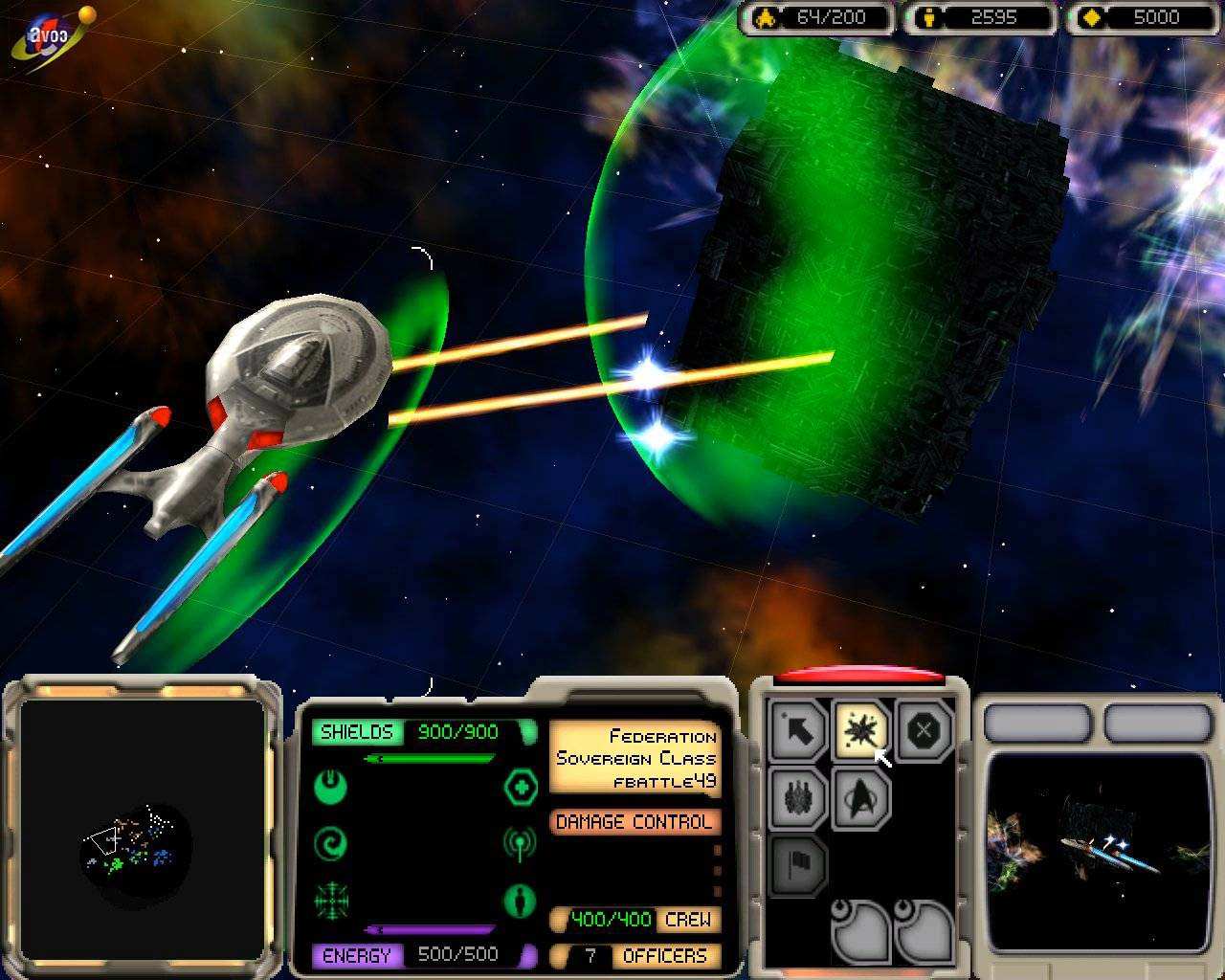The image size is (1225, 980).
Task: Click the green weapons system status icon
Action: [331, 787]
